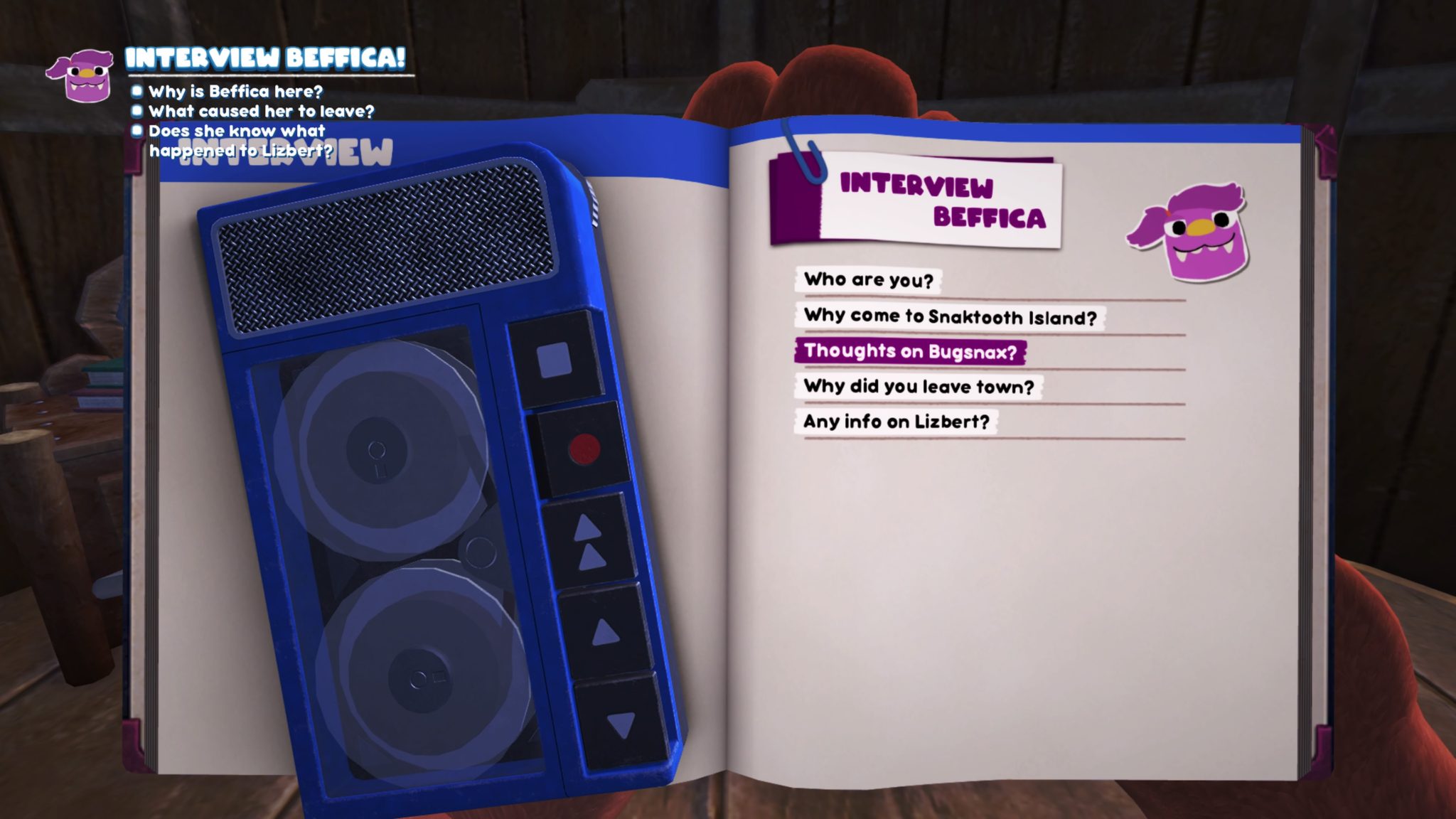Pick the "Any info on Lizbert?" question
The height and width of the screenshot is (819, 1456).
896,422
